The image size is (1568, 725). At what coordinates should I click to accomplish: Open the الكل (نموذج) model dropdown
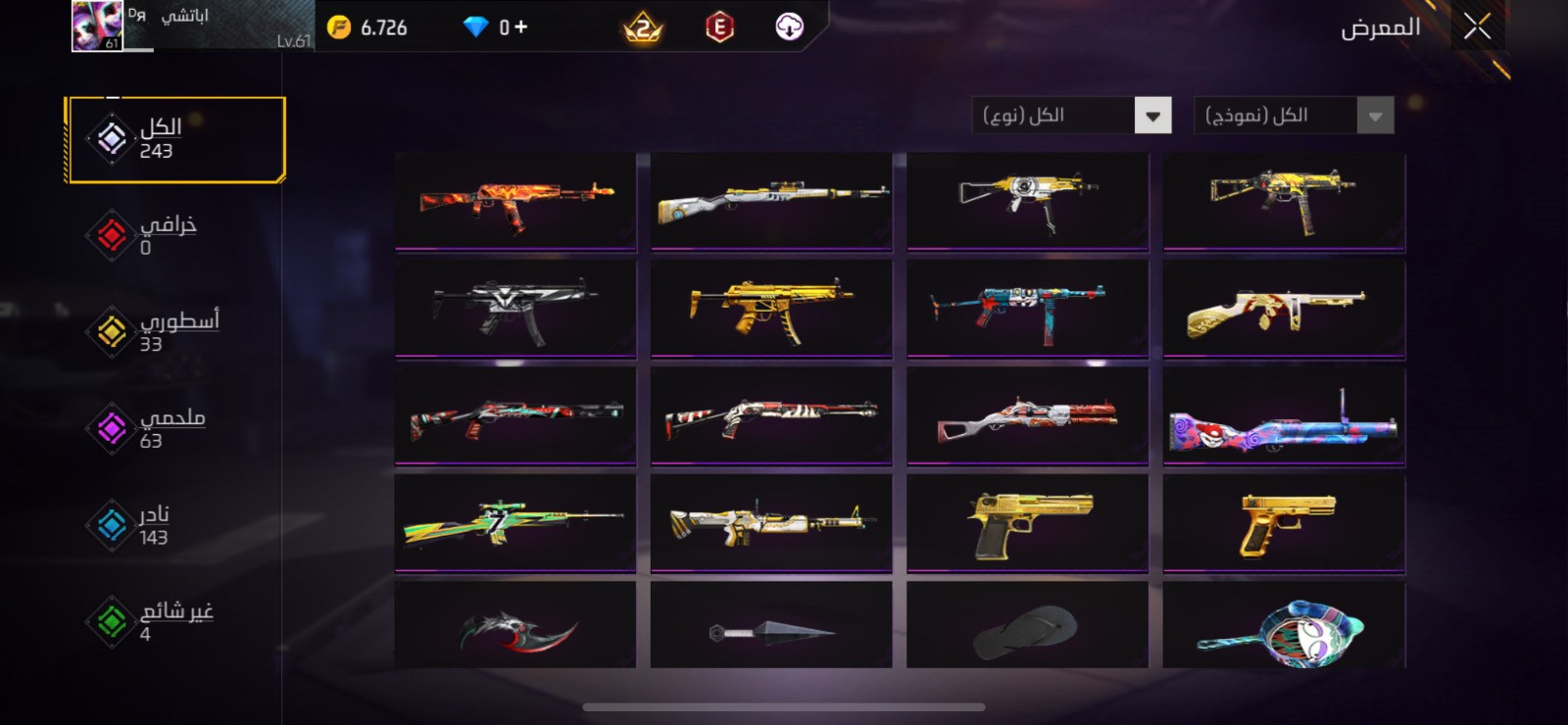pyautogui.click(x=1294, y=116)
